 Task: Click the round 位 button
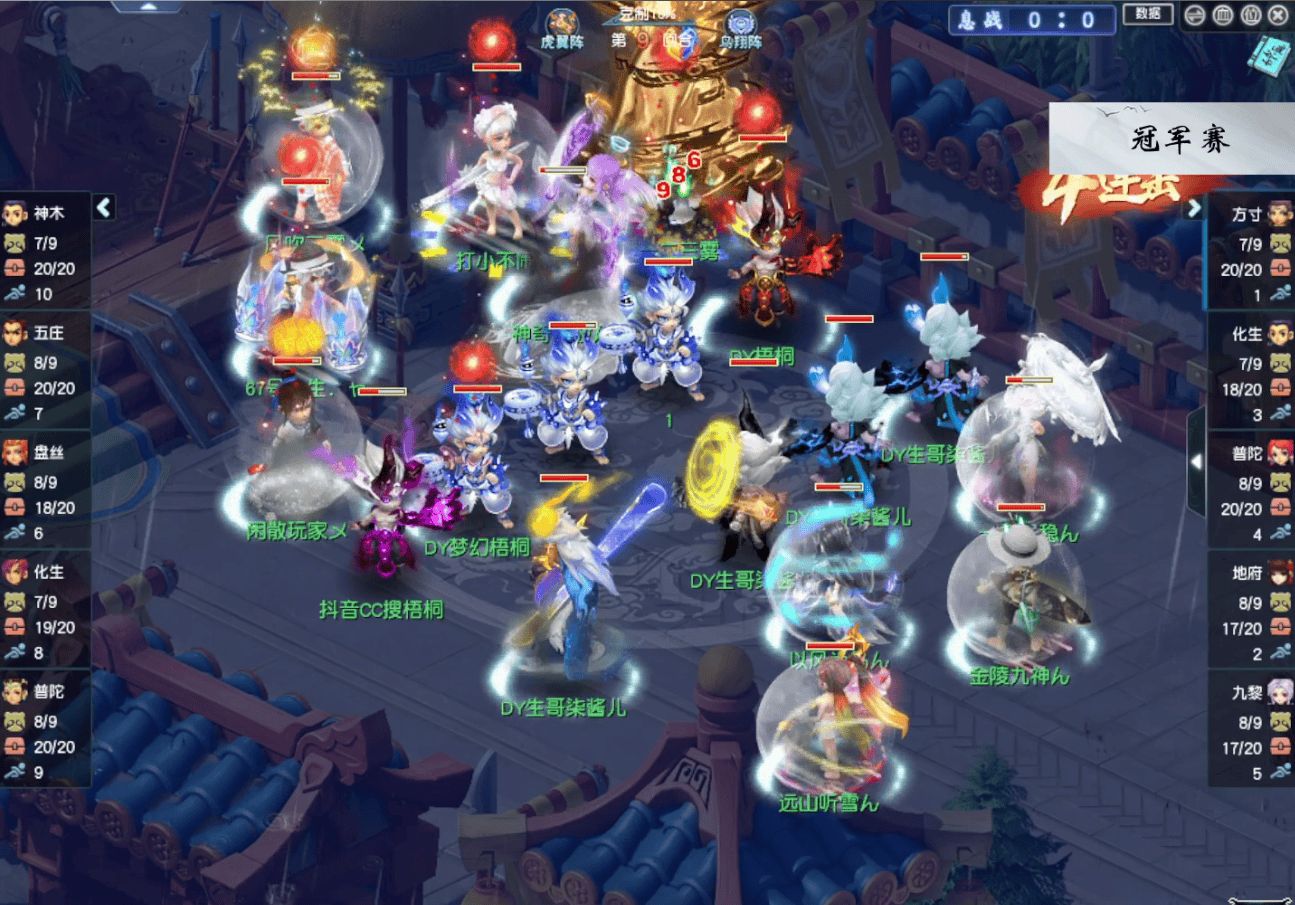[x=1250, y=14]
